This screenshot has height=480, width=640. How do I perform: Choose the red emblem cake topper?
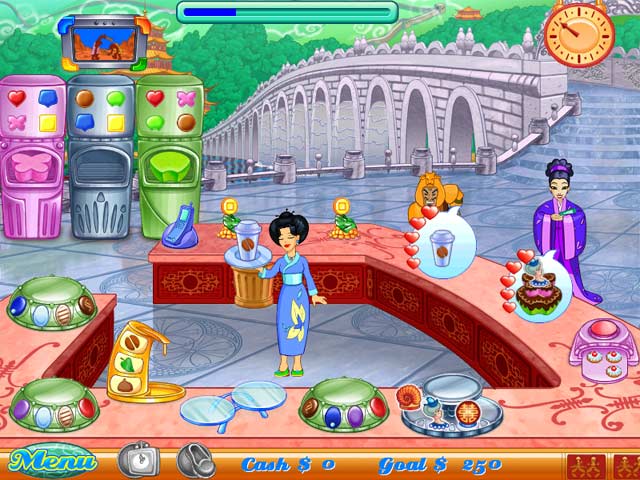point(468,410)
